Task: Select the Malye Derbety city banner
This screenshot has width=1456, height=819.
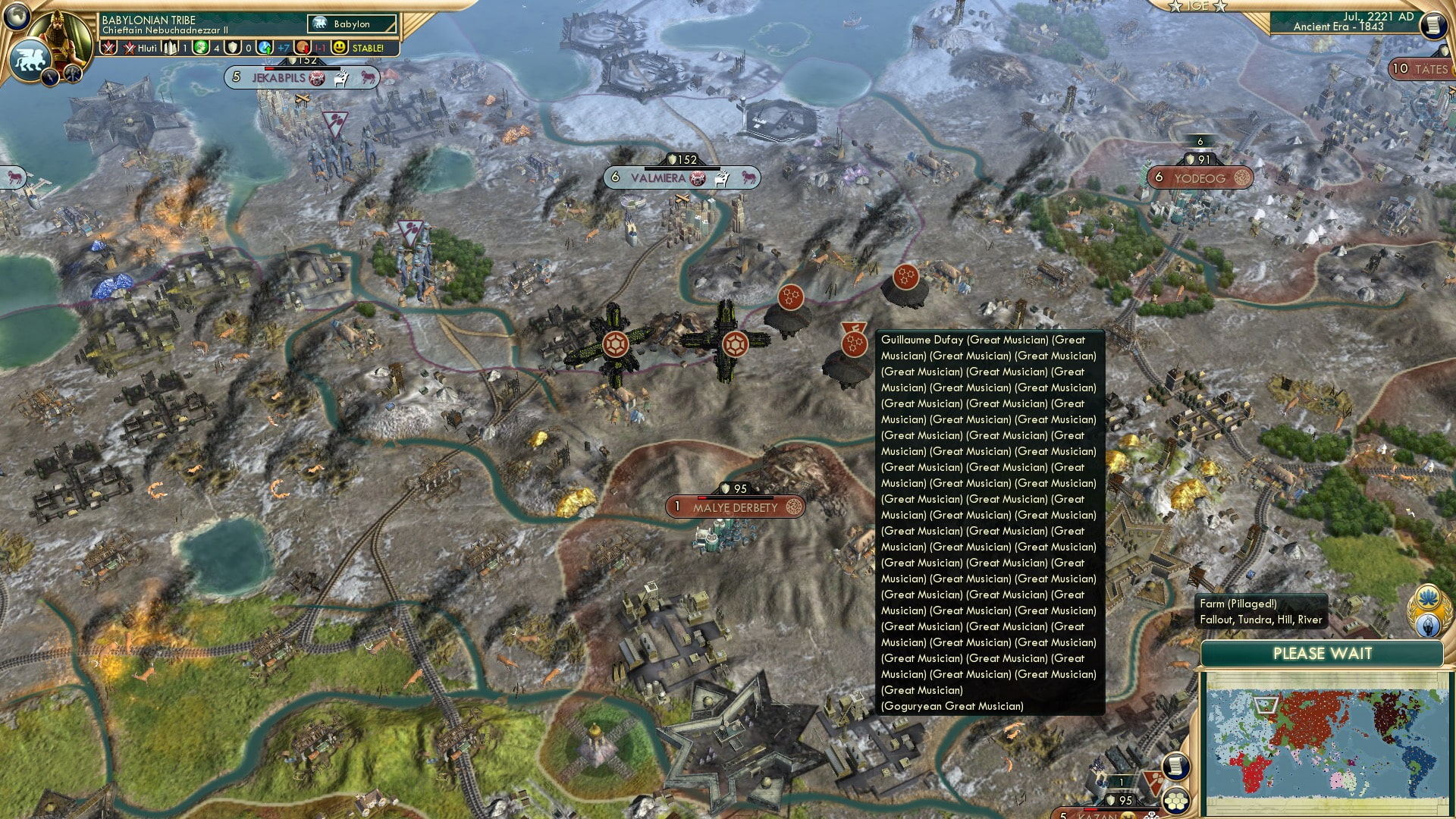Action: coord(735,507)
